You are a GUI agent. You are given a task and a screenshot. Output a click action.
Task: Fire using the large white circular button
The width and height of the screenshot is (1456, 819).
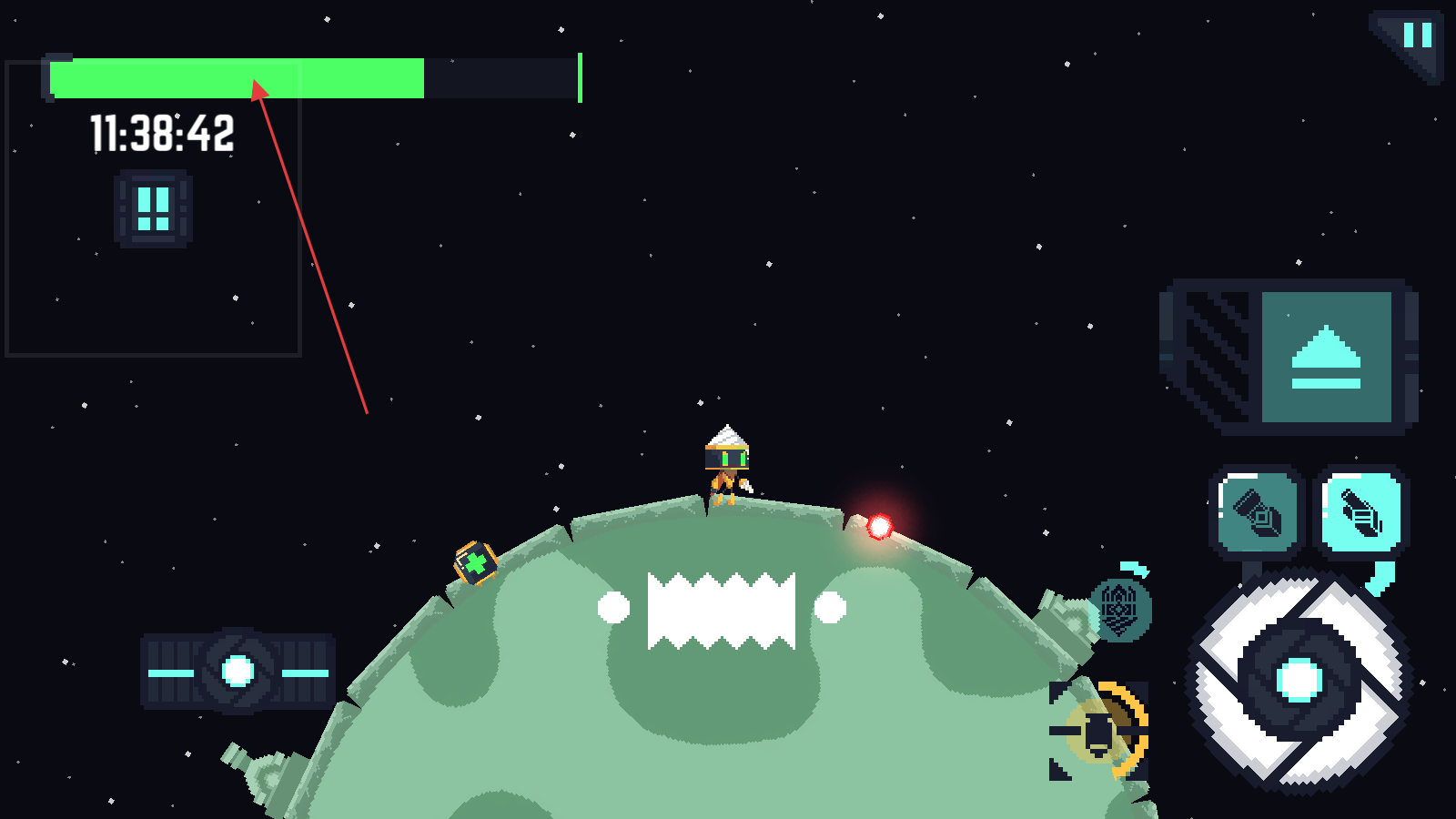point(1299,679)
